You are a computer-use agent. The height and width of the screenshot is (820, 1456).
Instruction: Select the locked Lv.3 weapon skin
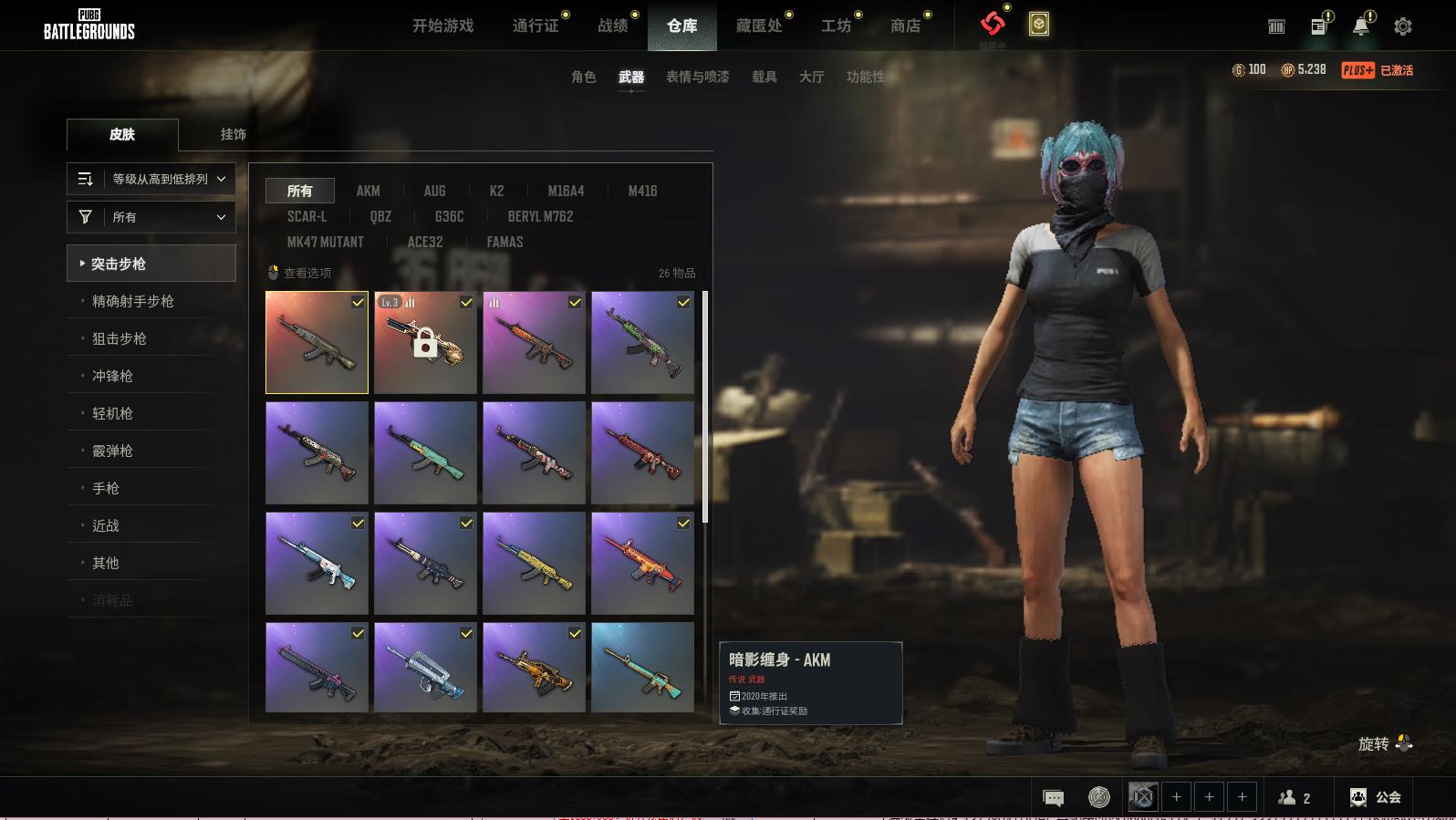(425, 343)
